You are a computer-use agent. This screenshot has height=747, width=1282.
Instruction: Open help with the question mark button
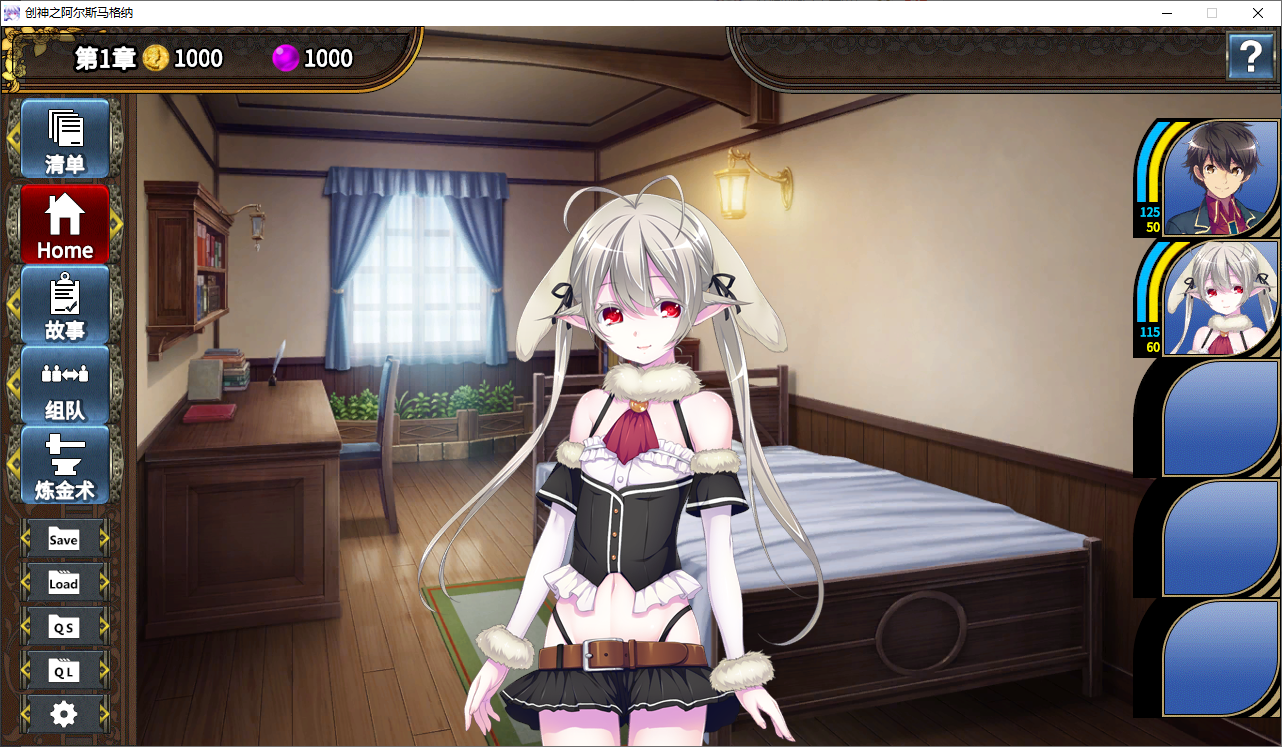tap(1250, 56)
